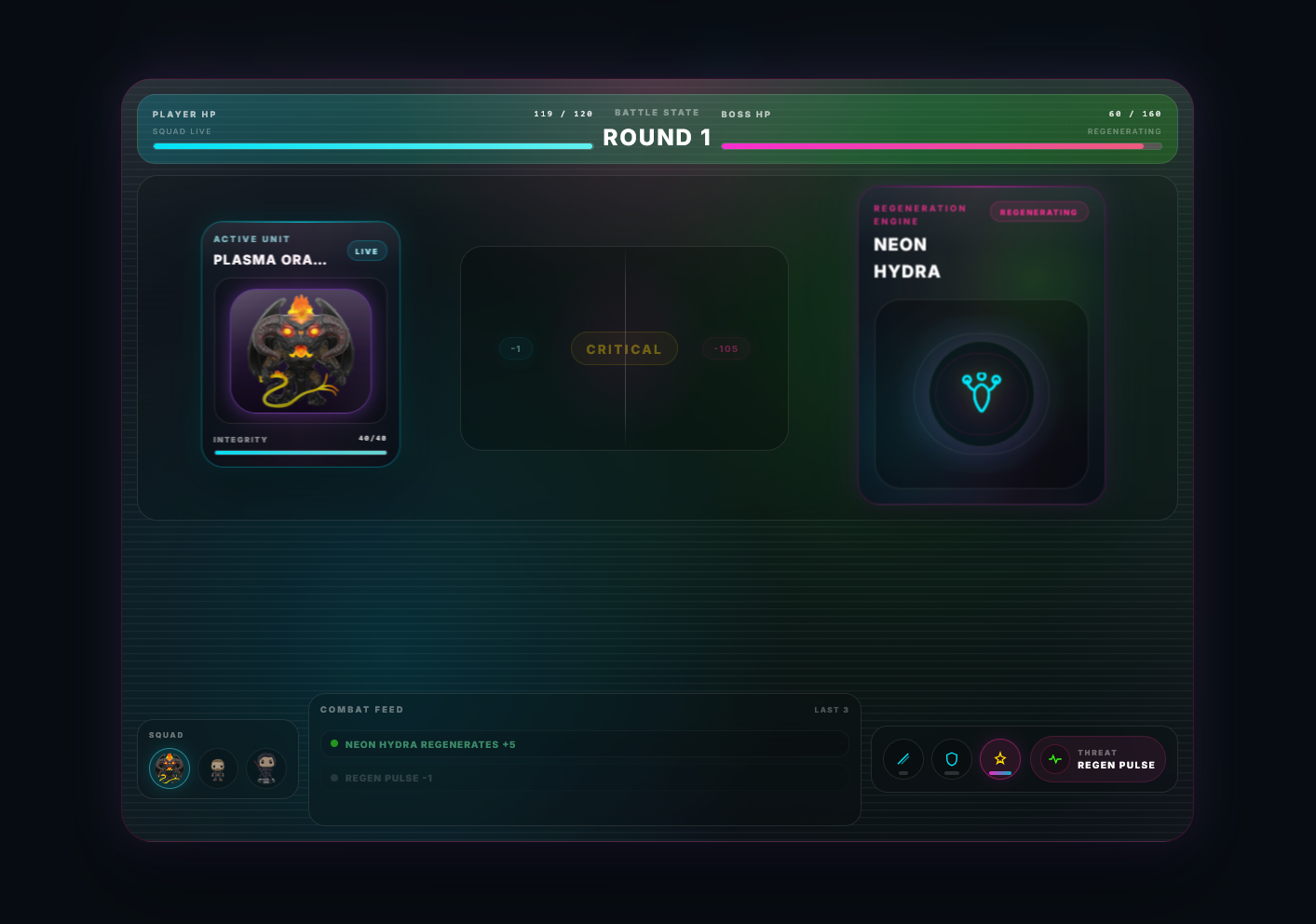Toggle the LIVE badge on the active unit card
The height and width of the screenshot is (924, 1316).
click(366, 250)
